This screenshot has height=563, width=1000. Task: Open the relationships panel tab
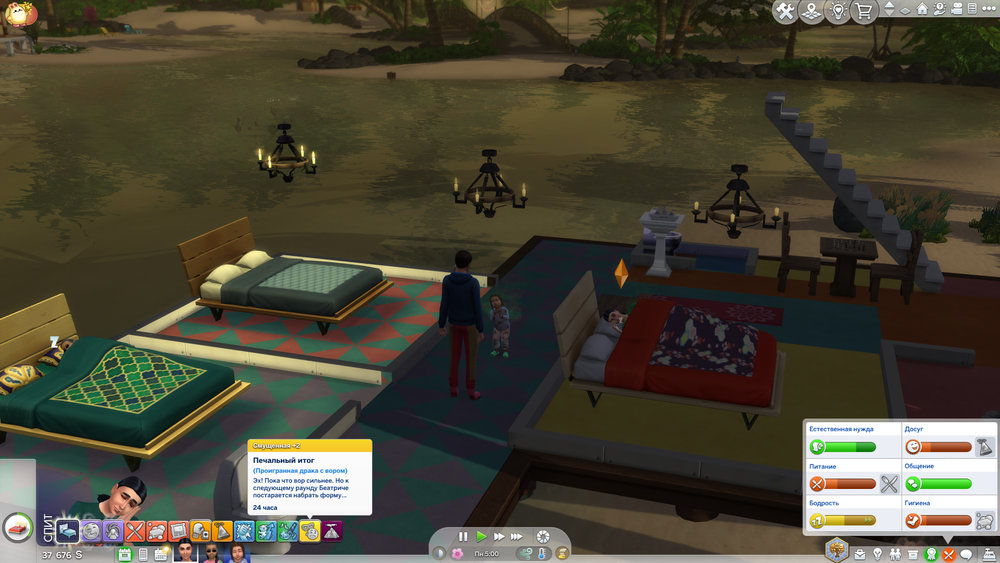[x=894, y=554]
